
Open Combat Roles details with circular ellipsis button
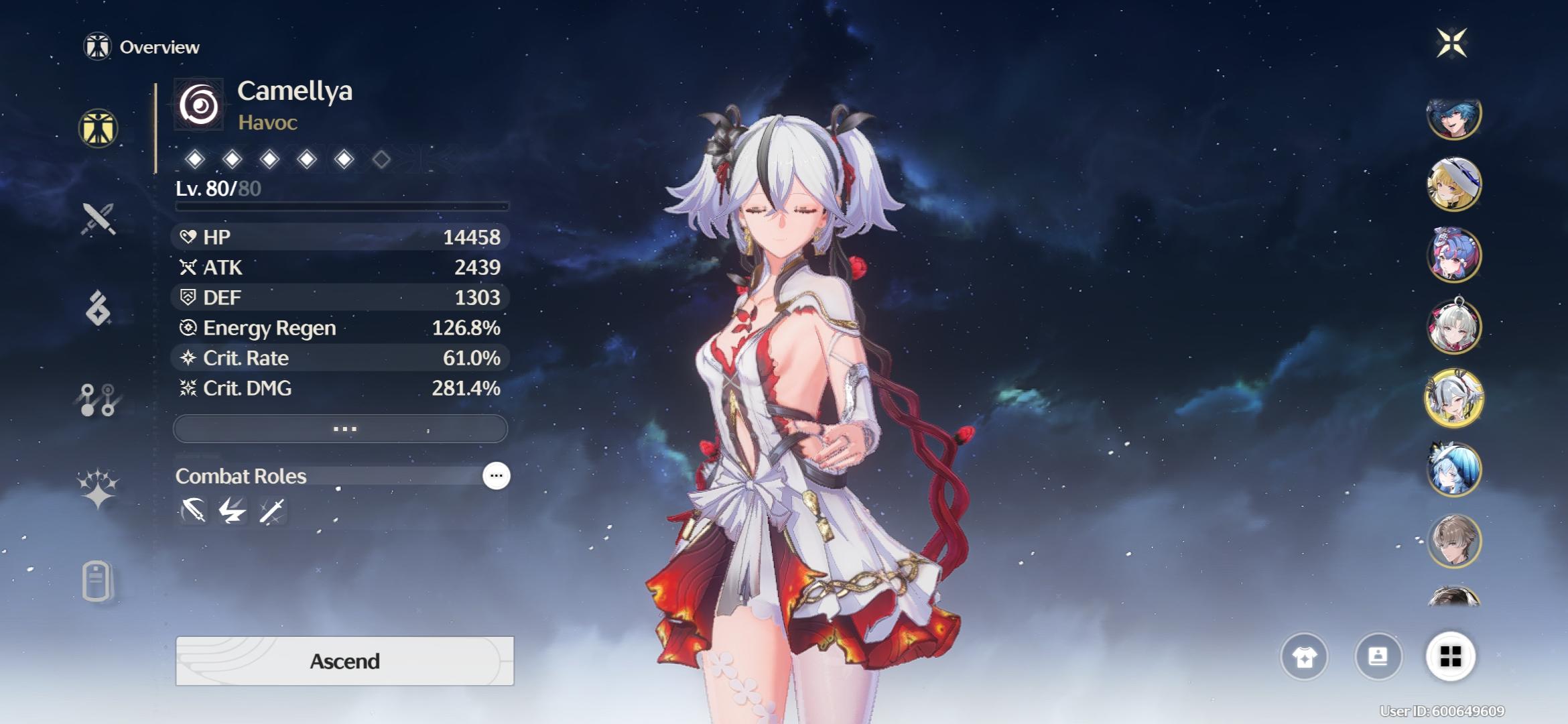[495, 476]
